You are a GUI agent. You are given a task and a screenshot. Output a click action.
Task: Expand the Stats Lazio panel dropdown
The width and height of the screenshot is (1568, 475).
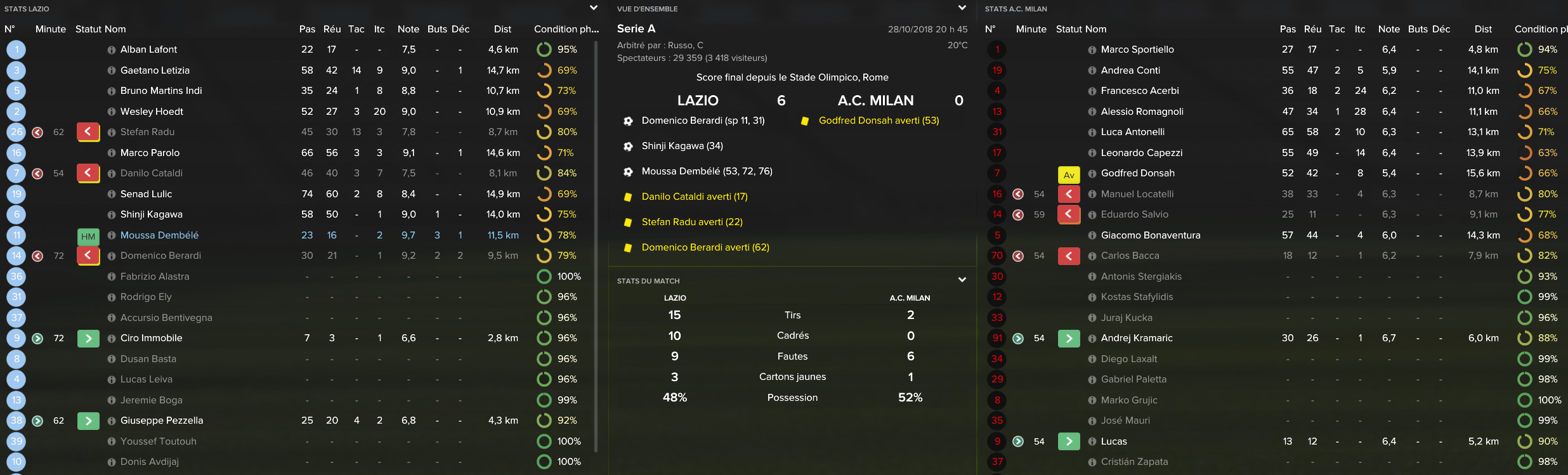tap(594, 8)
